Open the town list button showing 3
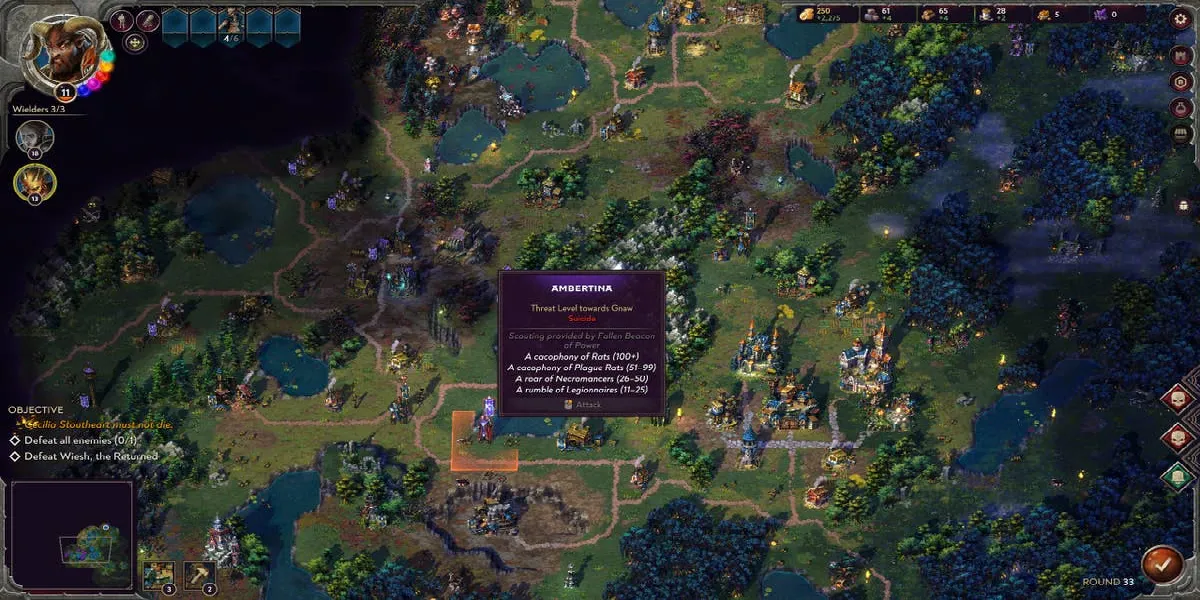The image size is (1200, 600). [x=157, y=574]
